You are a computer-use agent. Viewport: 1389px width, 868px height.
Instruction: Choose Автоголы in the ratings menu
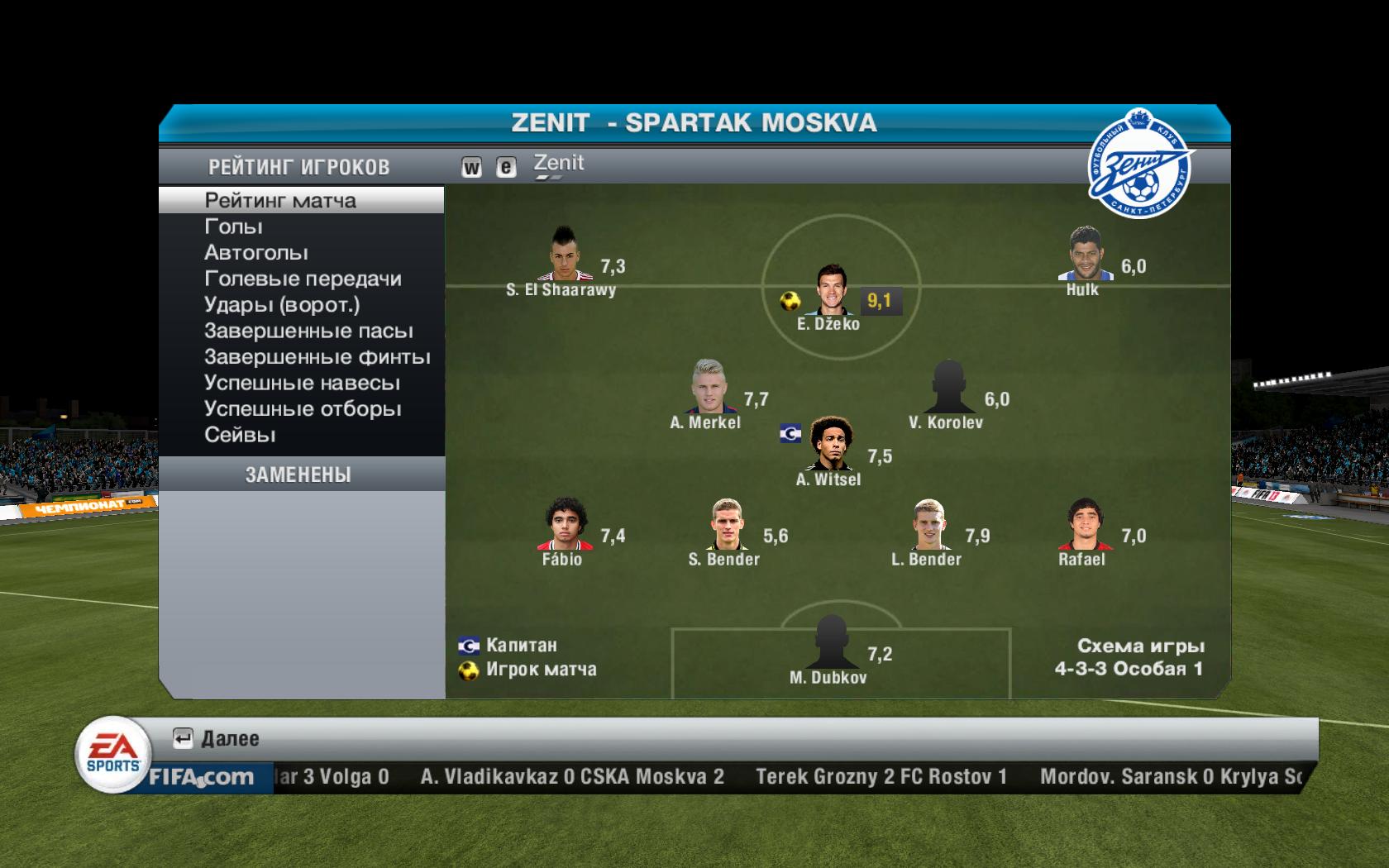[256, 252]
